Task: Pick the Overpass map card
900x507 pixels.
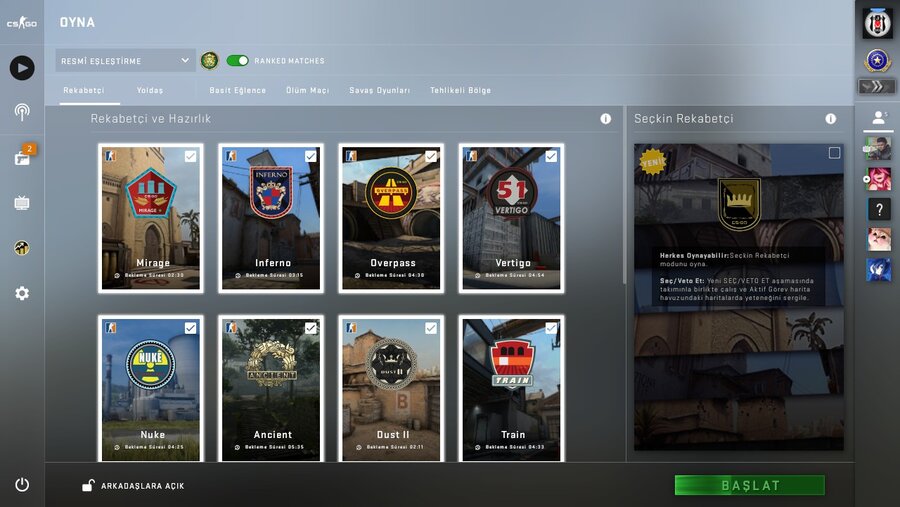Action: [x=391, y=218]
